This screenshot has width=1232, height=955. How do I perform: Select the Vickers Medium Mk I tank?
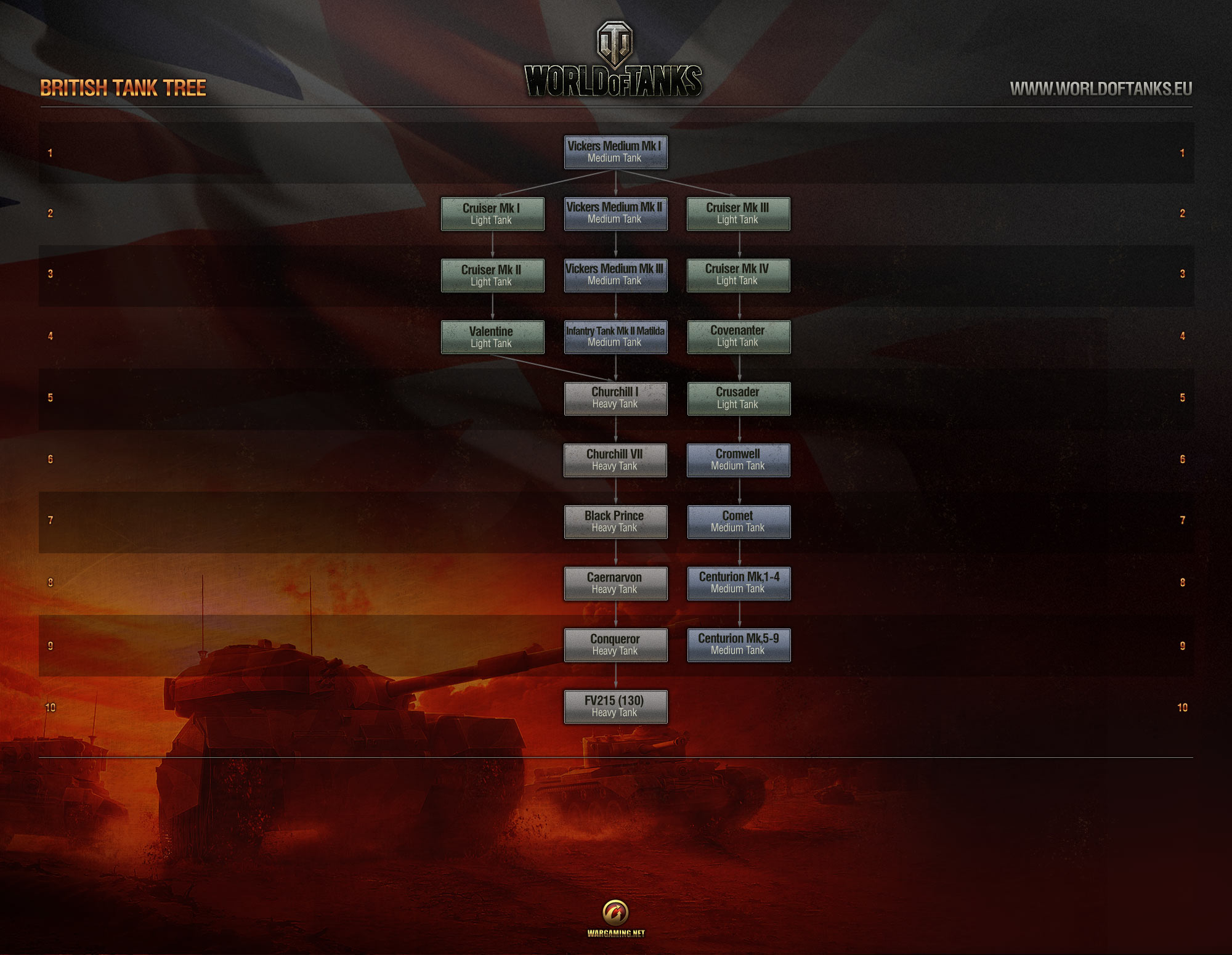pos(615,152)
